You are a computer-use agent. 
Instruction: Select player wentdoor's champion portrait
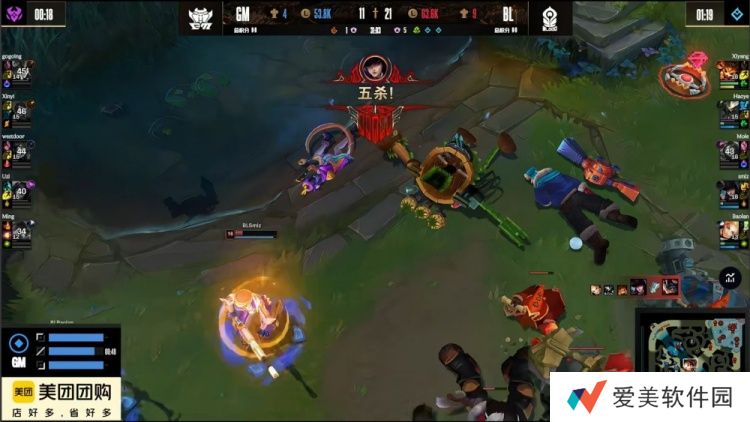[21, 151]
